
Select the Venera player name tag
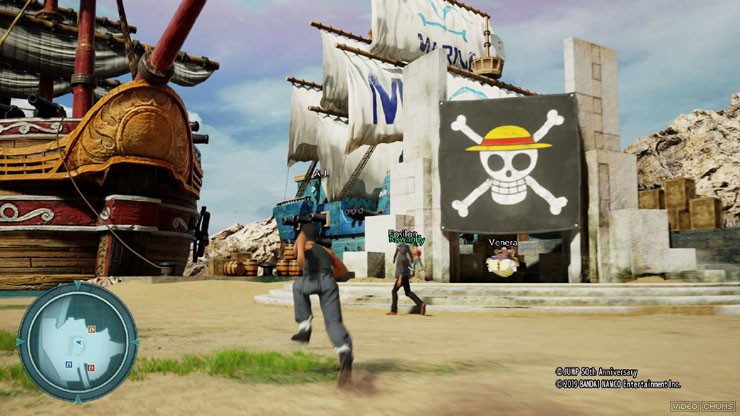(x=502, y=242)
